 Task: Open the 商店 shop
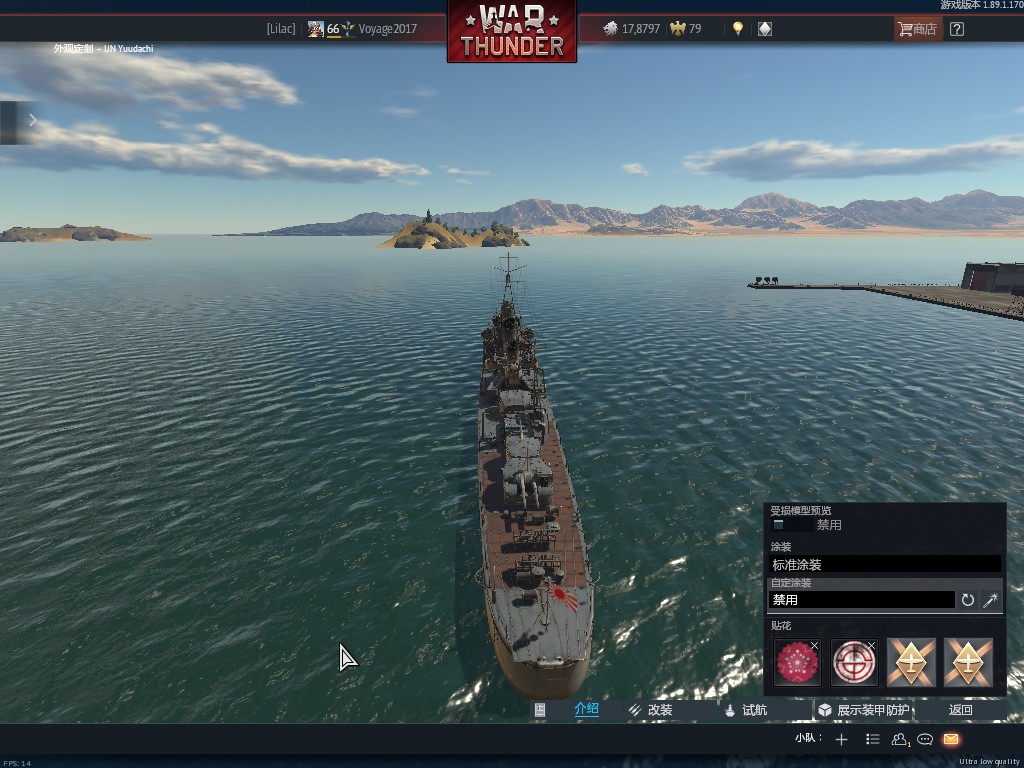point(917,29)
